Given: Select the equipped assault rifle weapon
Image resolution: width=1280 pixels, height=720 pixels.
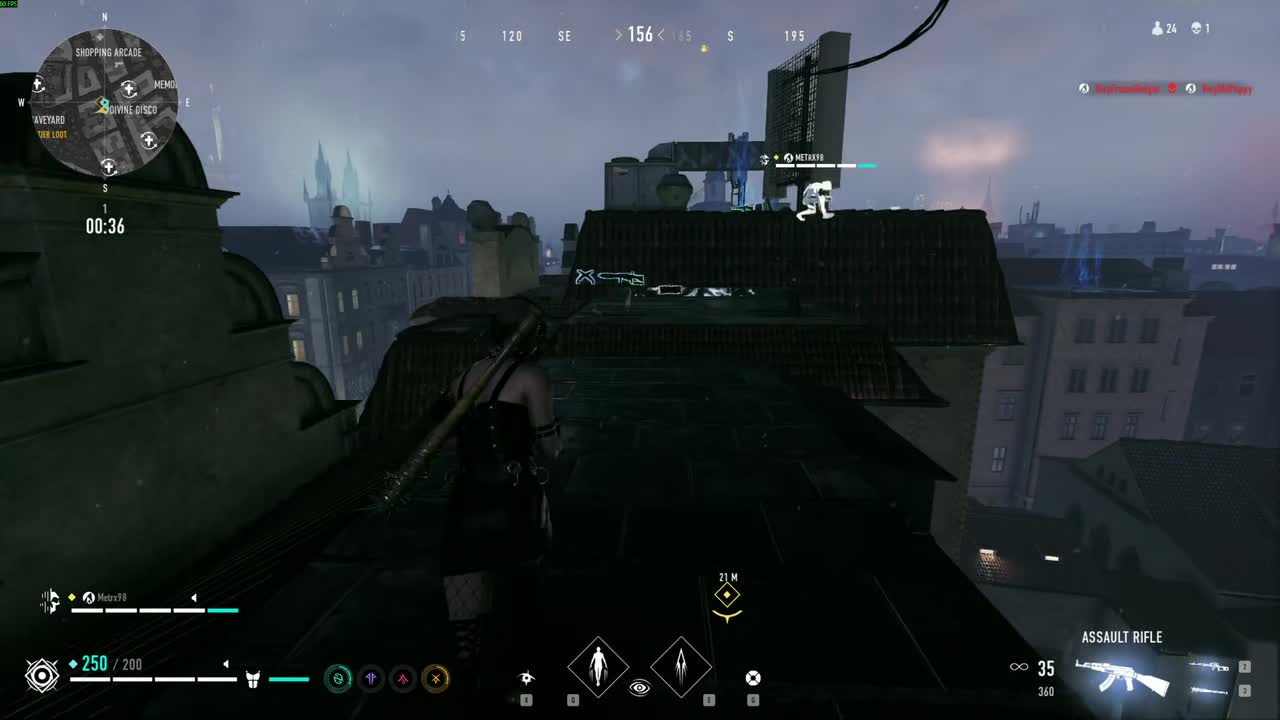Looking at the screenshot, I should tap(1120, 675).
